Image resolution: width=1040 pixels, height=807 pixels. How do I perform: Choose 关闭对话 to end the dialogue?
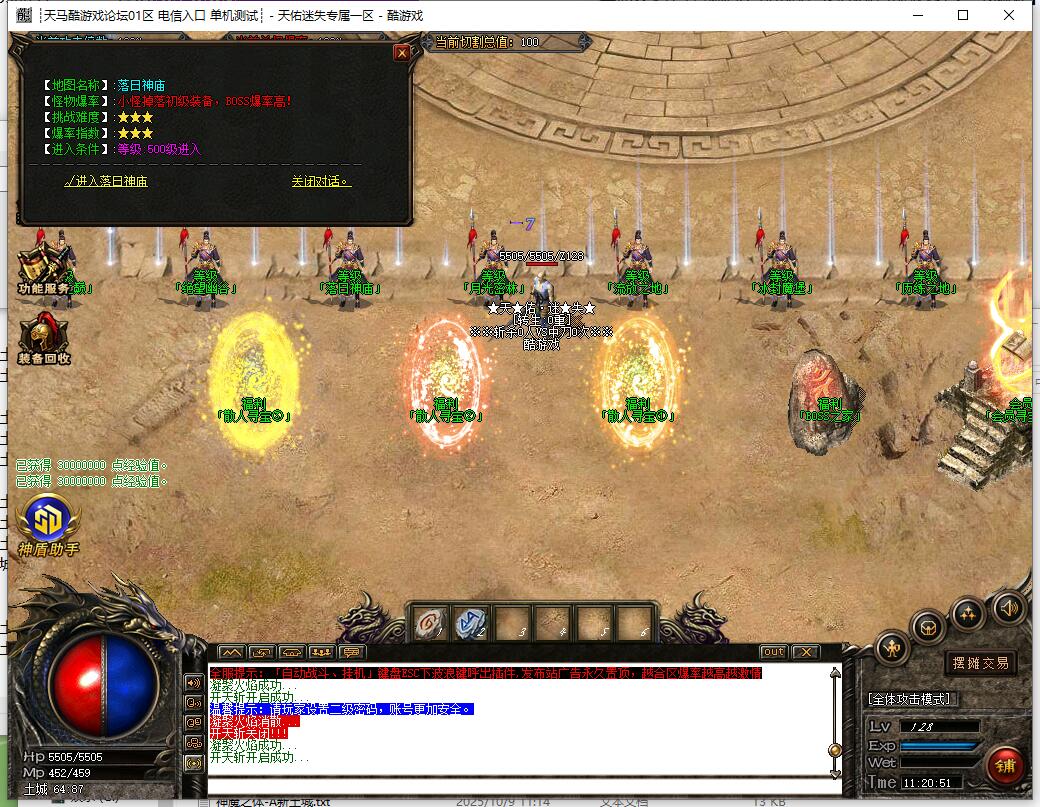(320, 181)
